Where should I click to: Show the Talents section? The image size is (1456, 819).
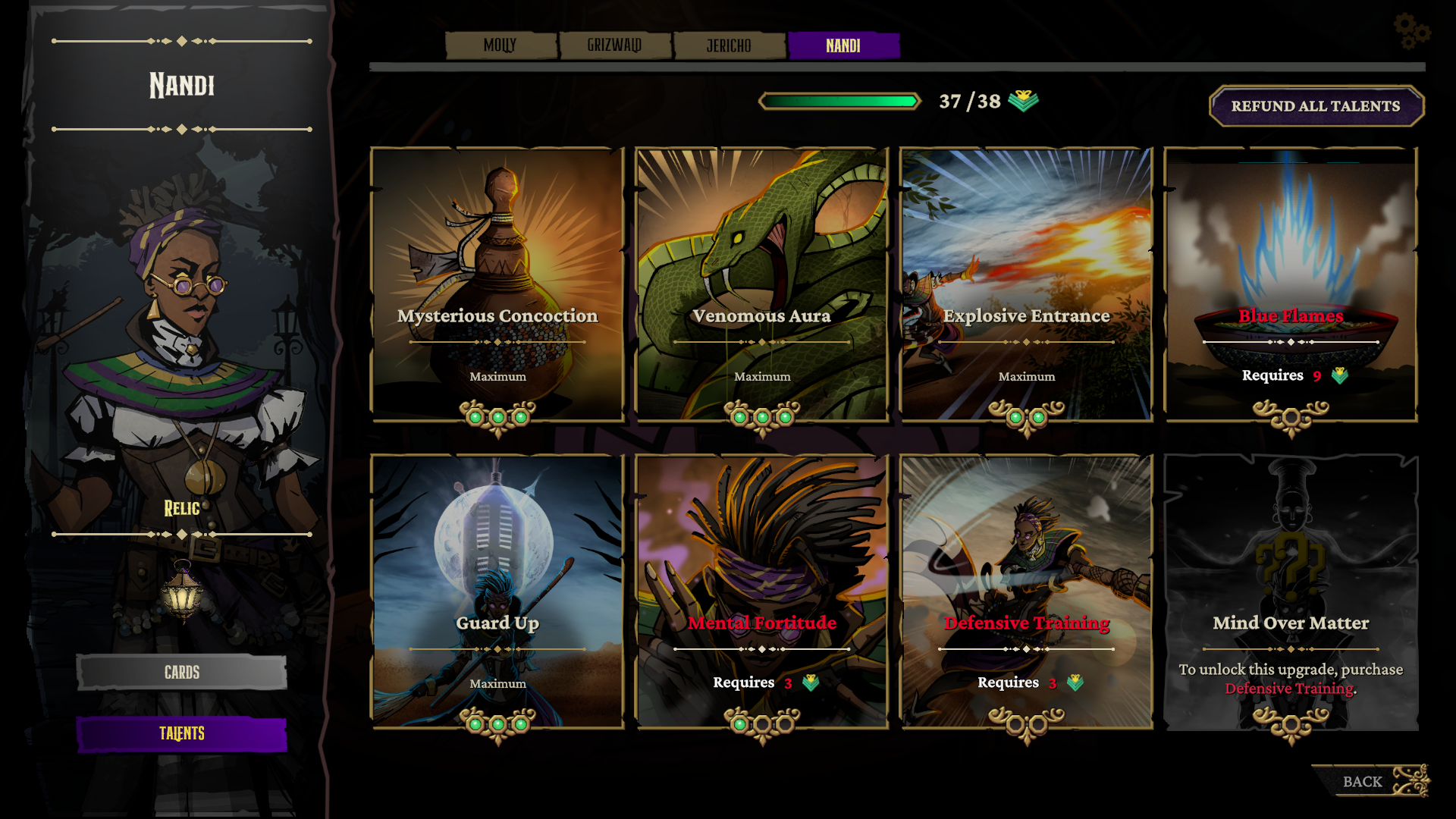coord(182,733)
